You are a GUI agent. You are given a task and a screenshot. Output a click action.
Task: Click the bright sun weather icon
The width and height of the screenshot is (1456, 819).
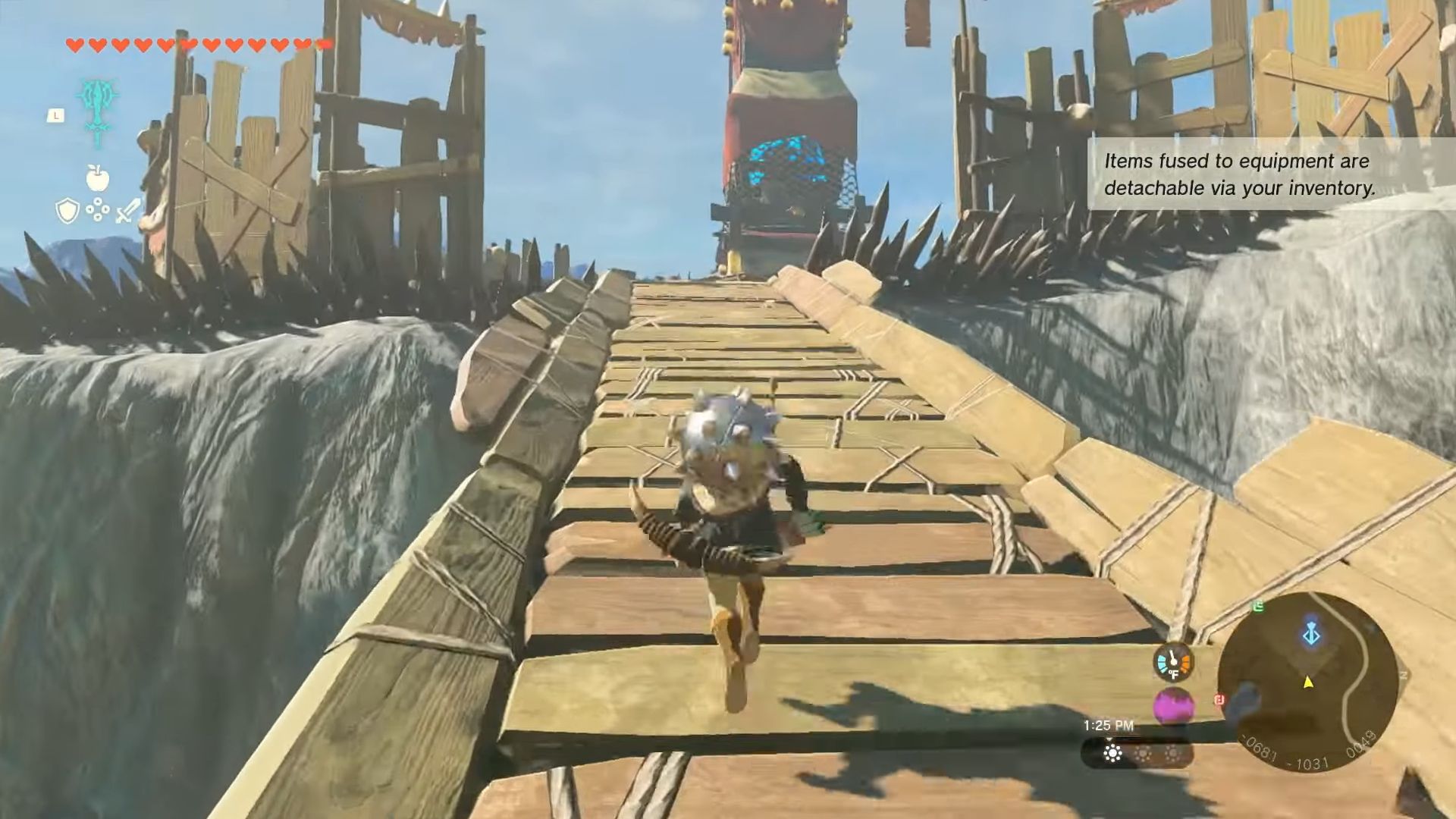[1112, 753]
